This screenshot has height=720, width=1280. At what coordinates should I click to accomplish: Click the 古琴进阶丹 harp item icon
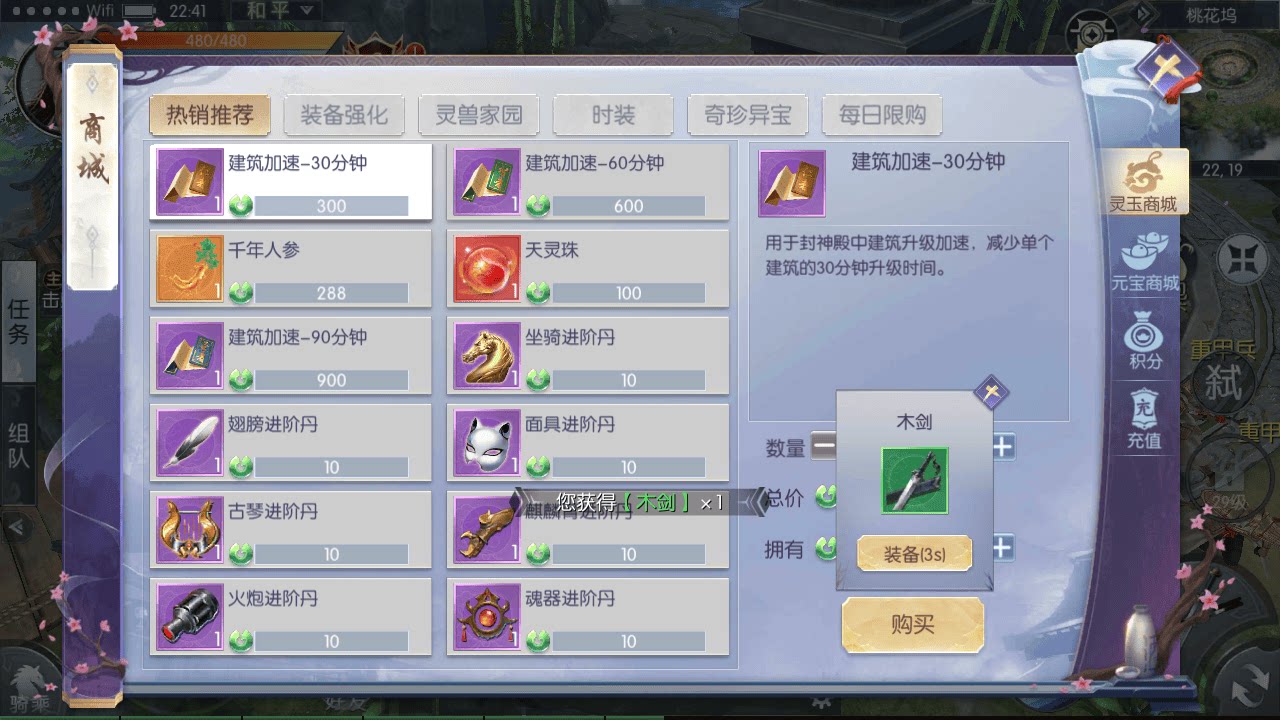[189, 527]
